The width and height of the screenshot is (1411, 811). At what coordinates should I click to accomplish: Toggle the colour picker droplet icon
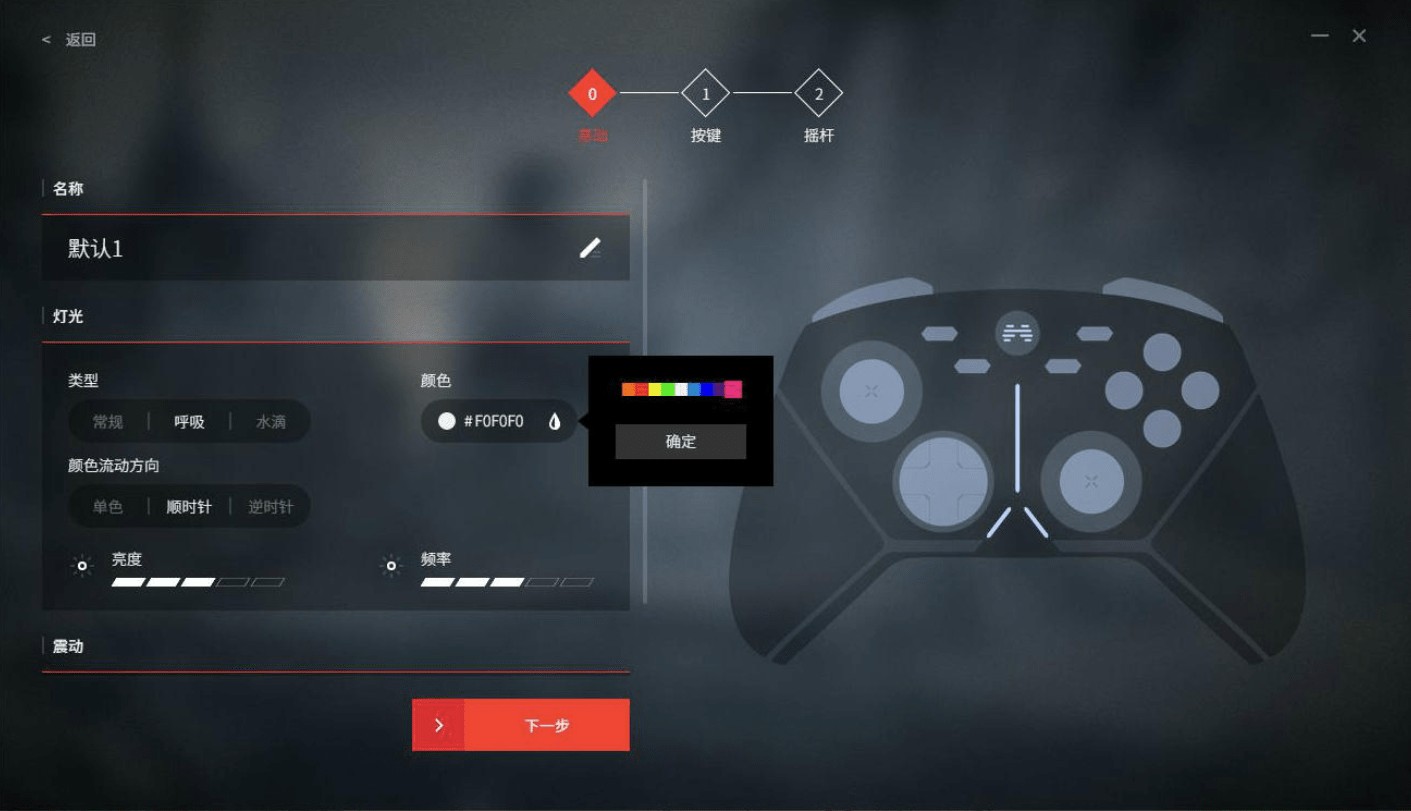(555, 422)
